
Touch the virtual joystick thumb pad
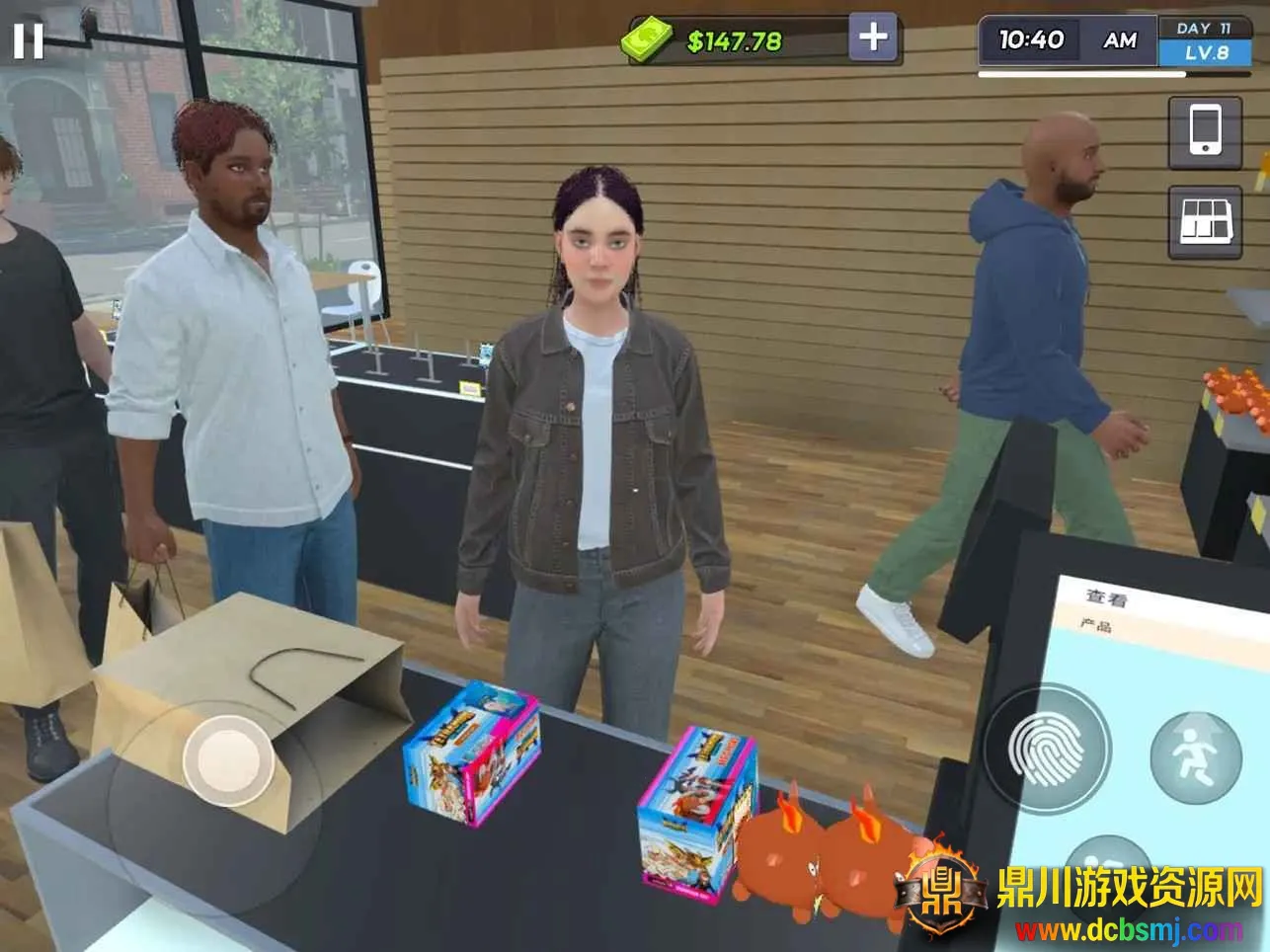pyautogui.click(x=228, y=759)
